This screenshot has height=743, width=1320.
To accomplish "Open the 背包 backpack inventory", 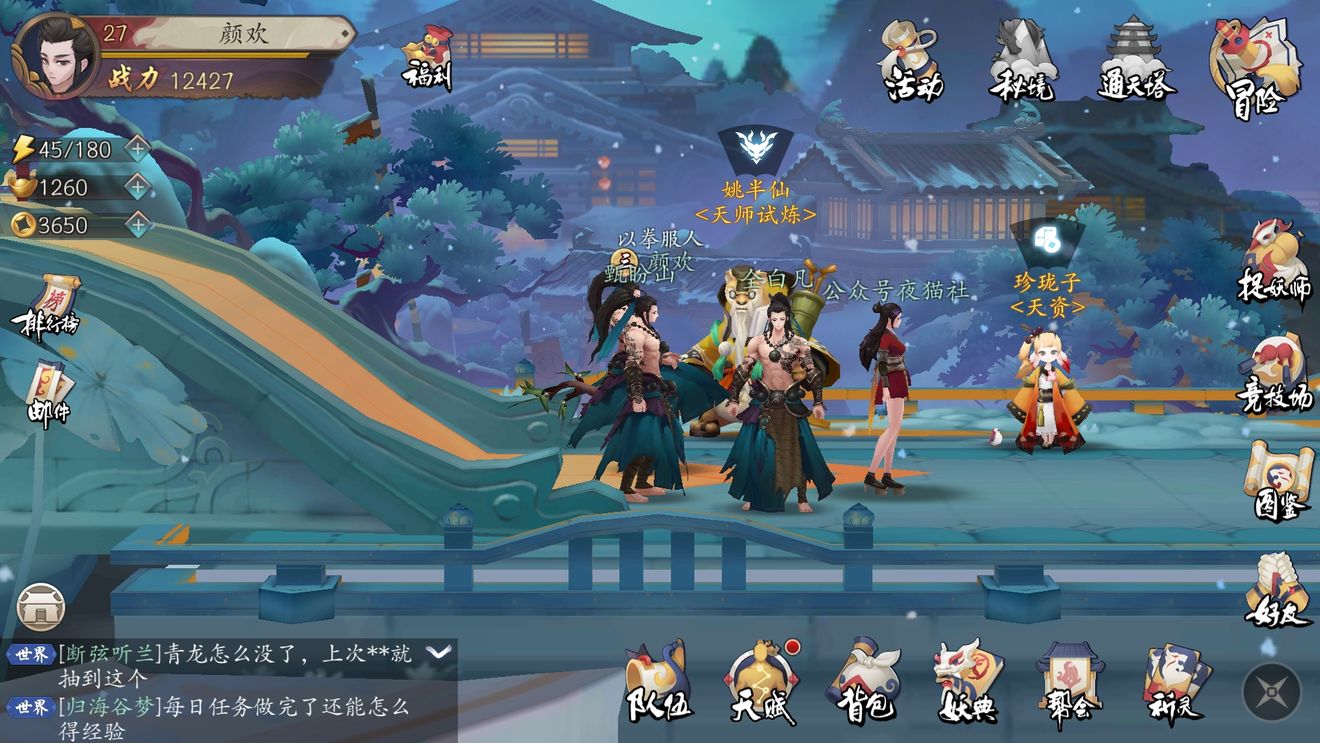I will 862,682.
